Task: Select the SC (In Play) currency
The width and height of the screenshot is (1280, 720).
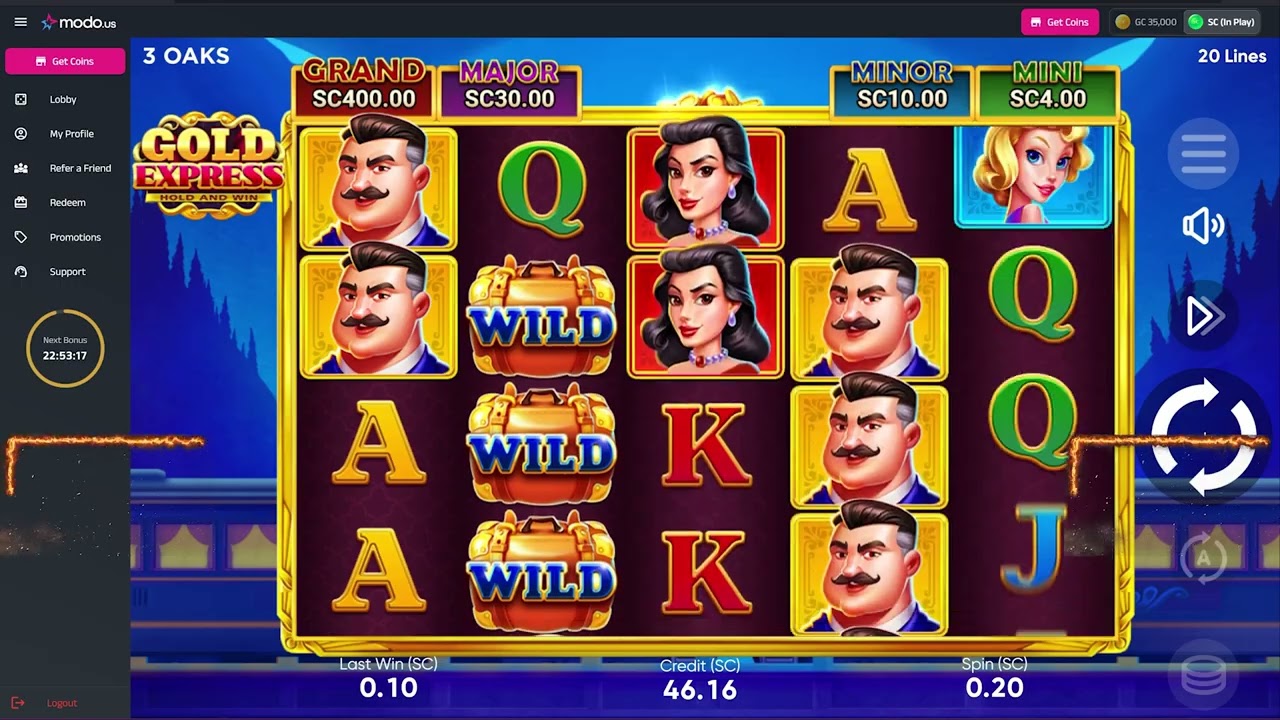Action: click(x=1221, y=21)
